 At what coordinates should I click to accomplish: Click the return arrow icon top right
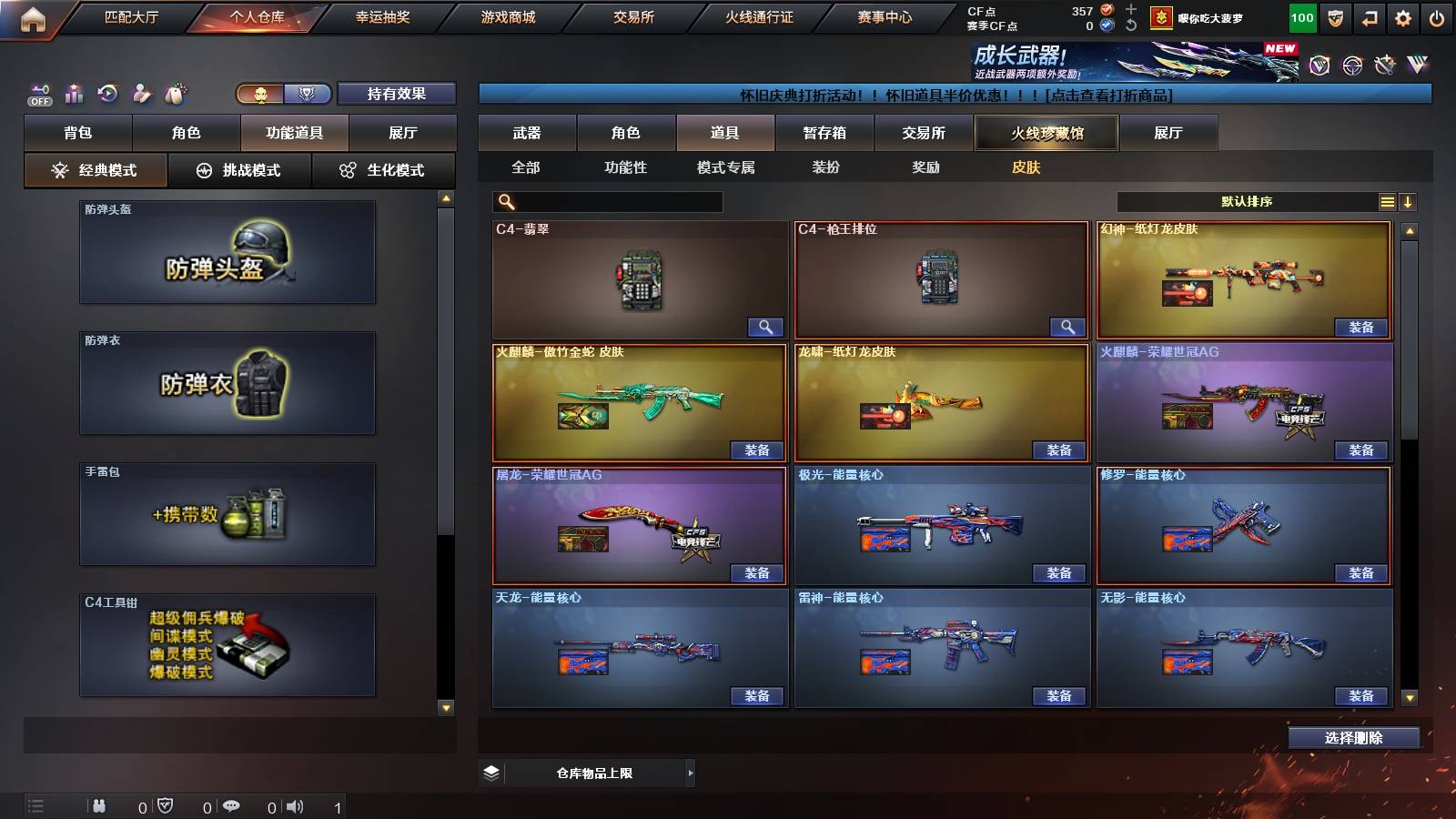[x=1368, y=16]
